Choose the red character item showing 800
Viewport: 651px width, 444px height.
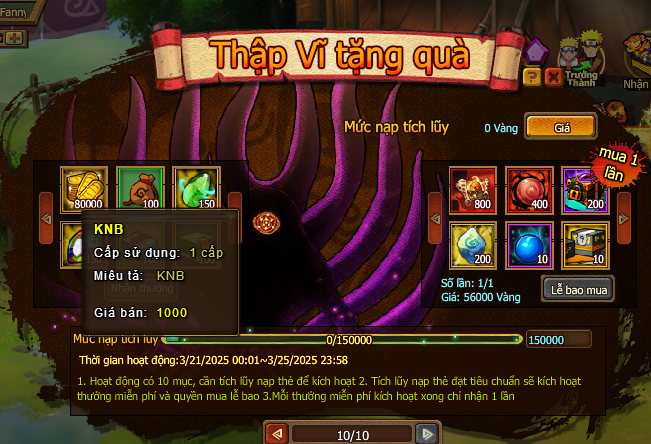(x=472, y=189)
